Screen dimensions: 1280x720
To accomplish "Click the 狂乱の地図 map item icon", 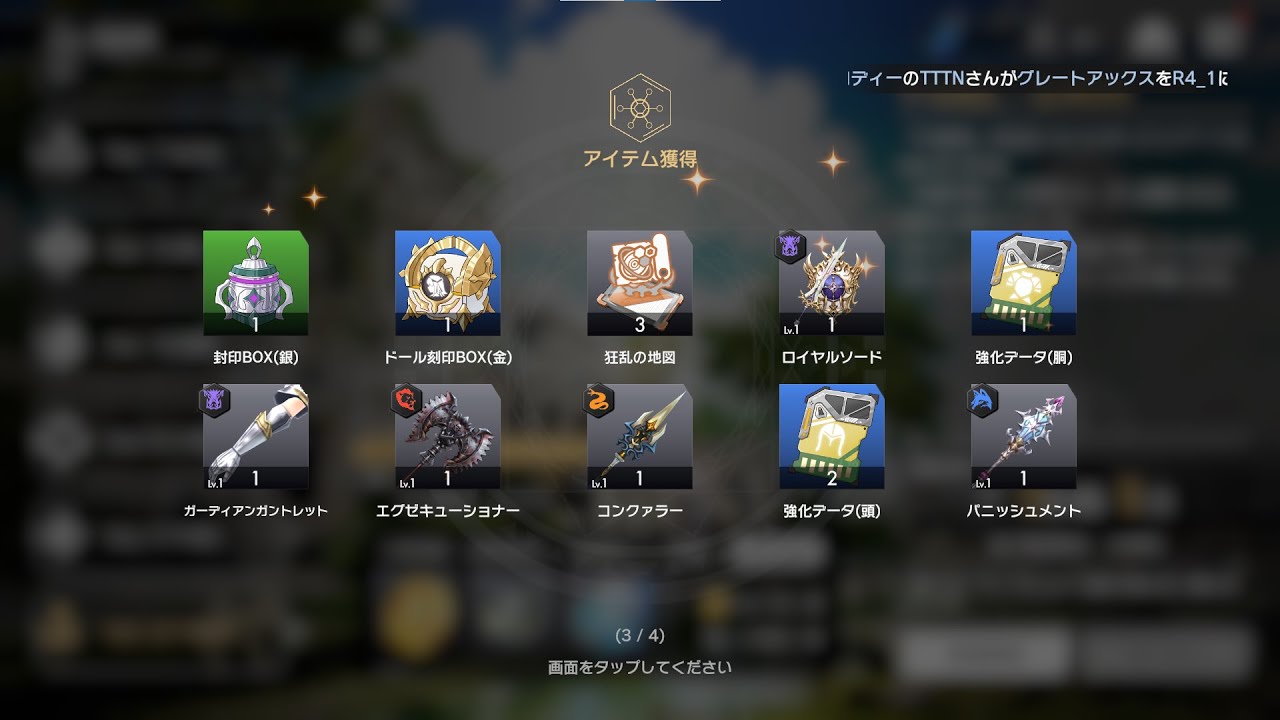I will coord(640,282).
